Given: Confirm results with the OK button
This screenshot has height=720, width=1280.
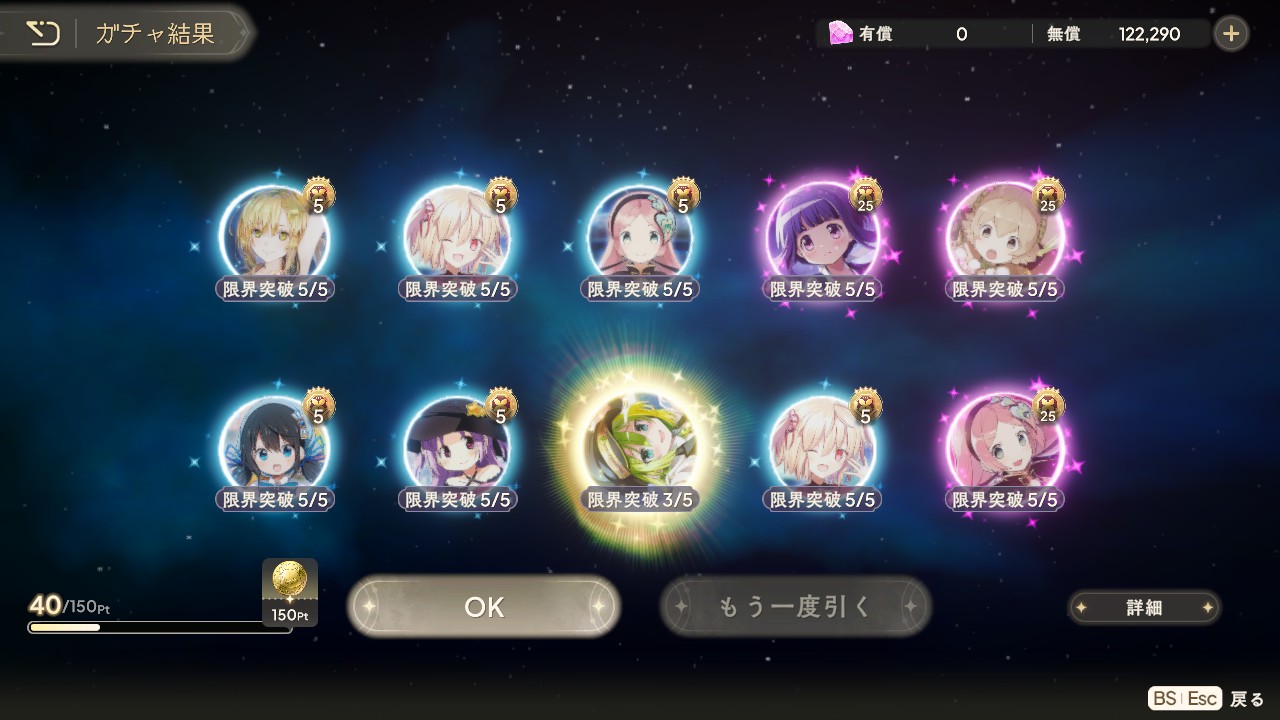Looking at the screenshot, I should pos(484,607).
